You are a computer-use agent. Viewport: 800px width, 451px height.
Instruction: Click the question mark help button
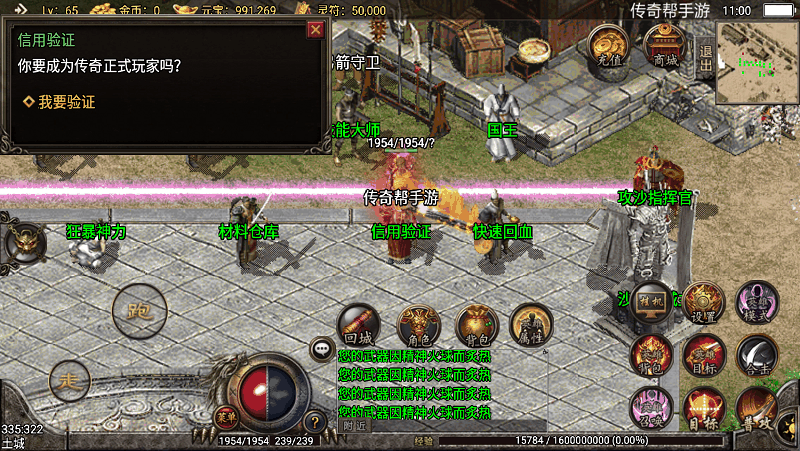pyautogui.click(x=314, y=422)
